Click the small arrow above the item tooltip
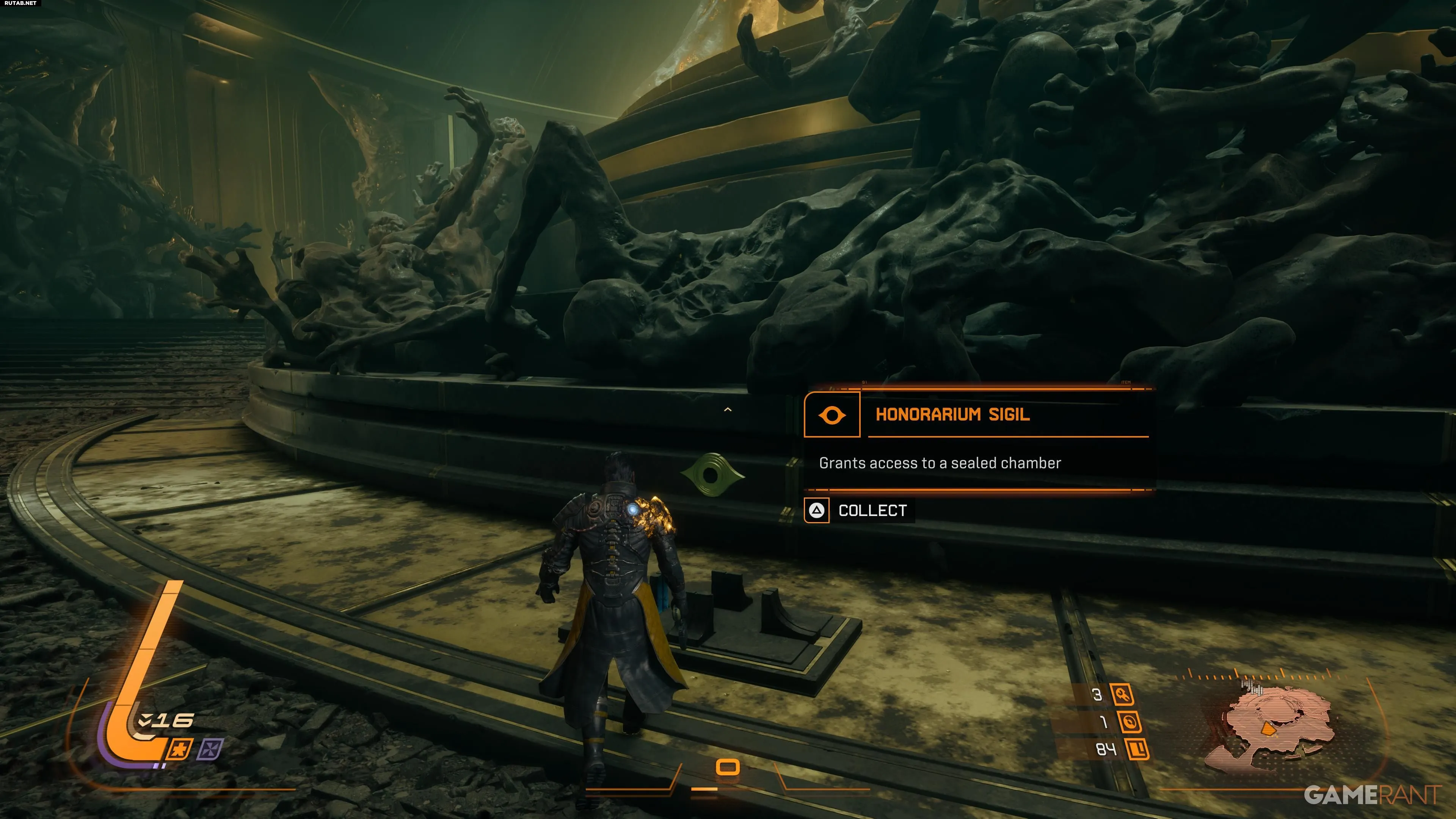The image size is (1456, 819). click(x=728, y=410)
